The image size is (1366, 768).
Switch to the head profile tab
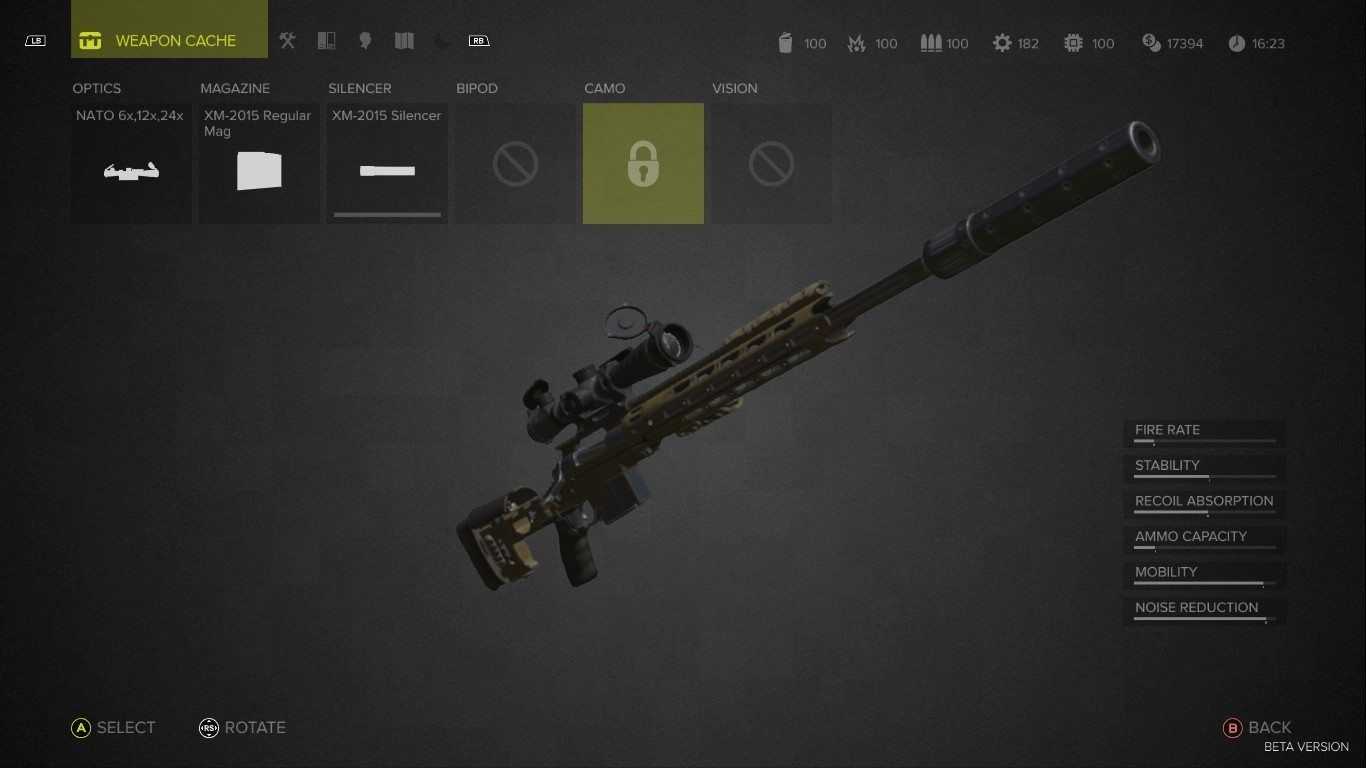365,41
